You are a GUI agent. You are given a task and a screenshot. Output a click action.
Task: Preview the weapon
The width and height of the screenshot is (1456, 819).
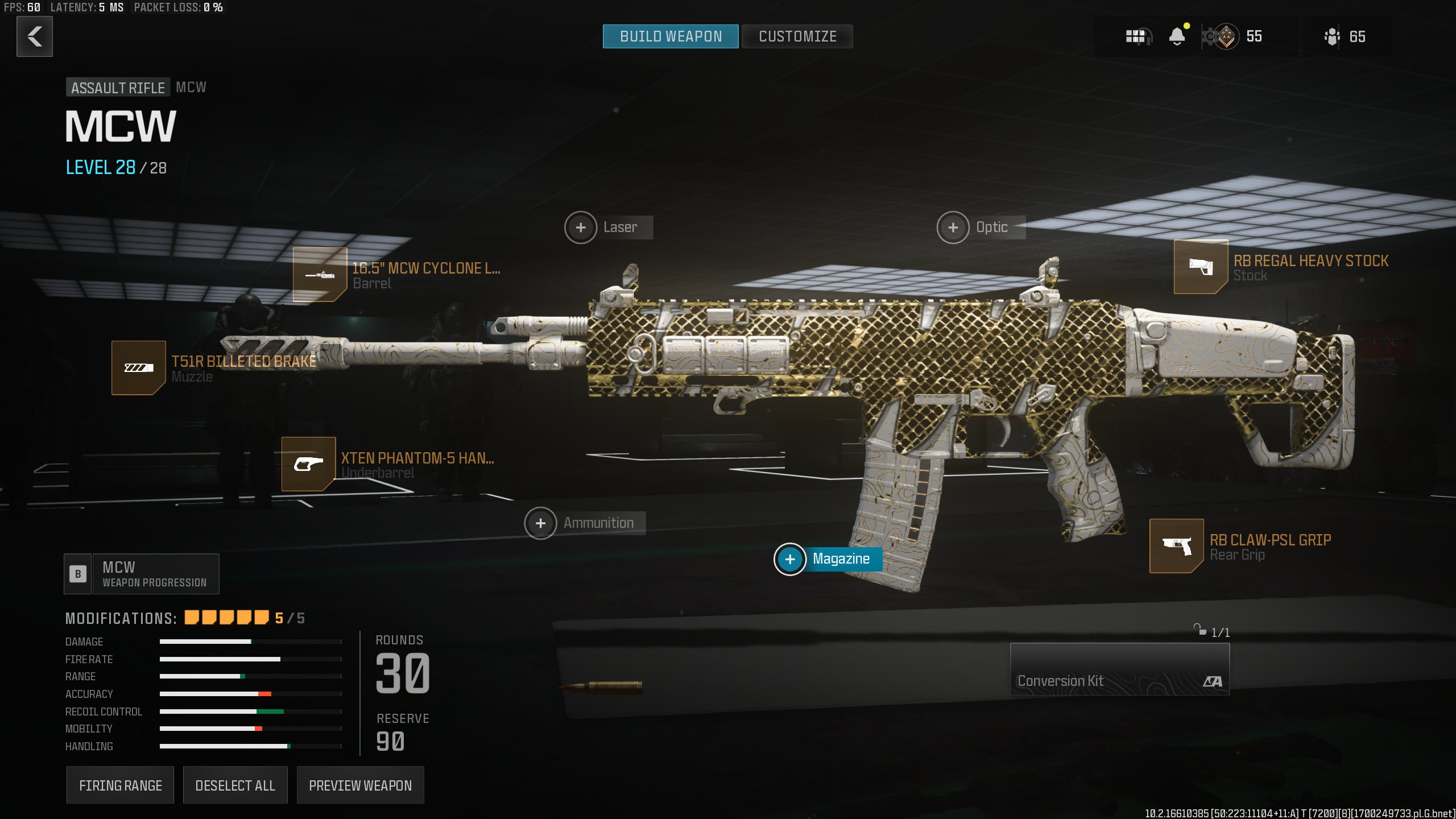point(360,785)
